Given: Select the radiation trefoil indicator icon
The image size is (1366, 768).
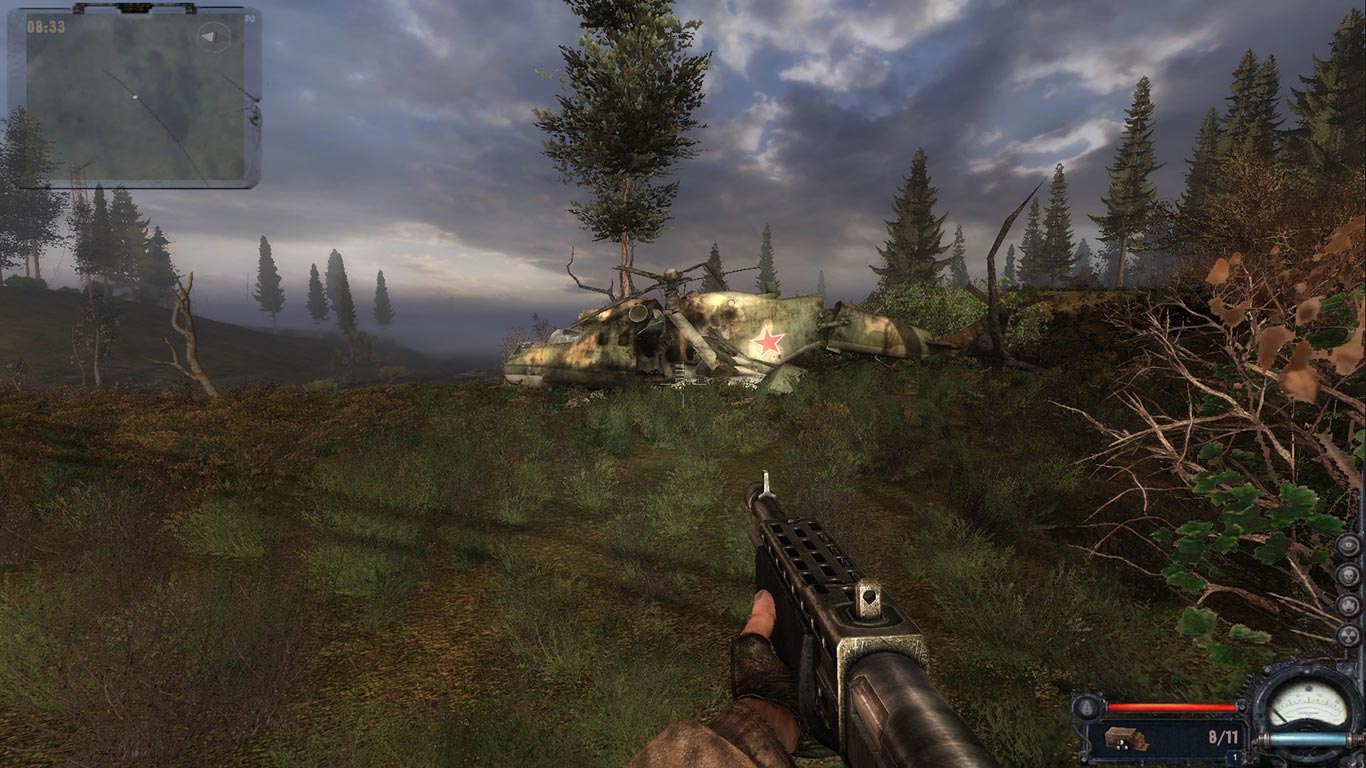Looking at the screenshot, I should coord(1348,635).
